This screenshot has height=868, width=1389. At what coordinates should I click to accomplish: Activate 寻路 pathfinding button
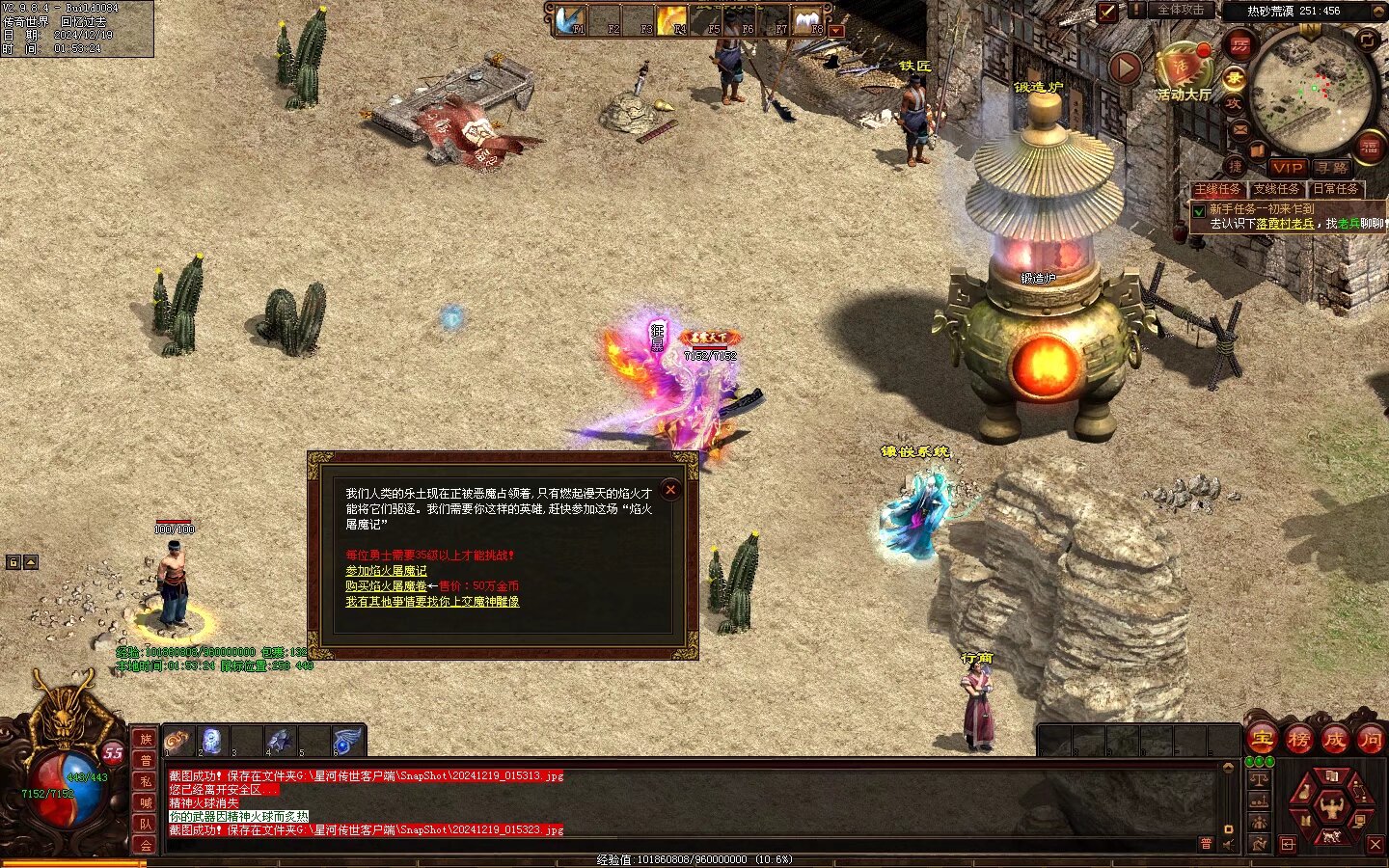(x=1331, y=168)
